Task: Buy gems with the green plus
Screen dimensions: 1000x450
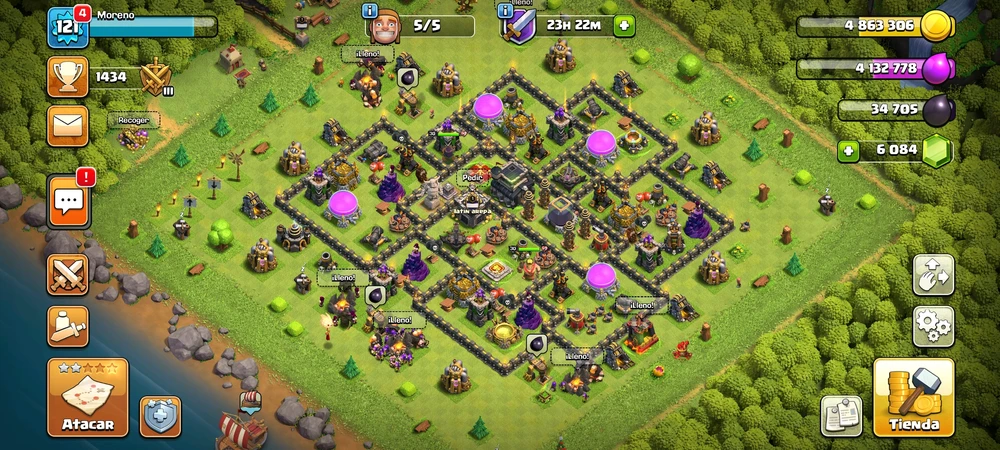Action: click(x=849, y=152)
